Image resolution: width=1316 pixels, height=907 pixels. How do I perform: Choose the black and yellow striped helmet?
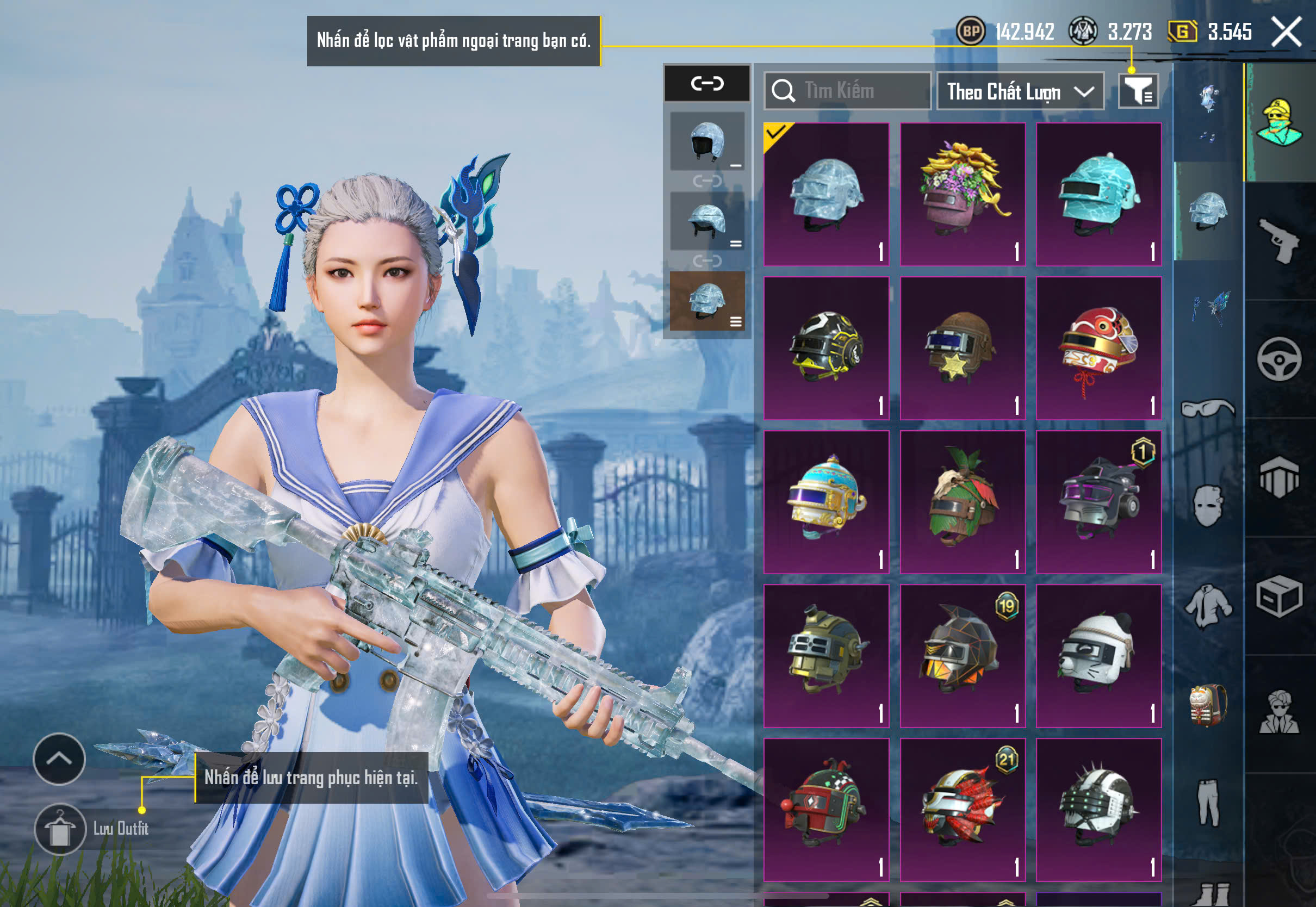coord(826,349)
